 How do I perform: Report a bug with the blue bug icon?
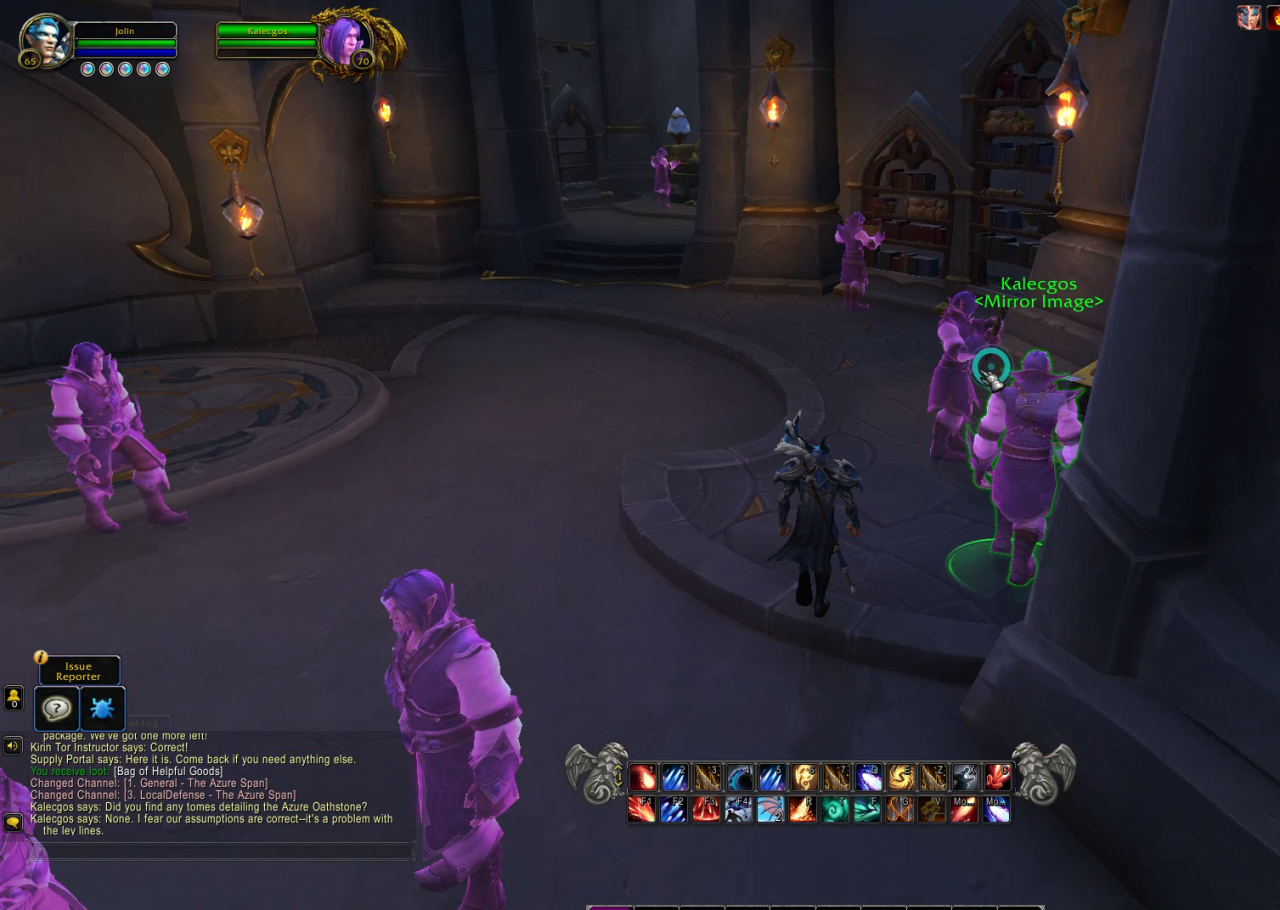click(102, 709)
